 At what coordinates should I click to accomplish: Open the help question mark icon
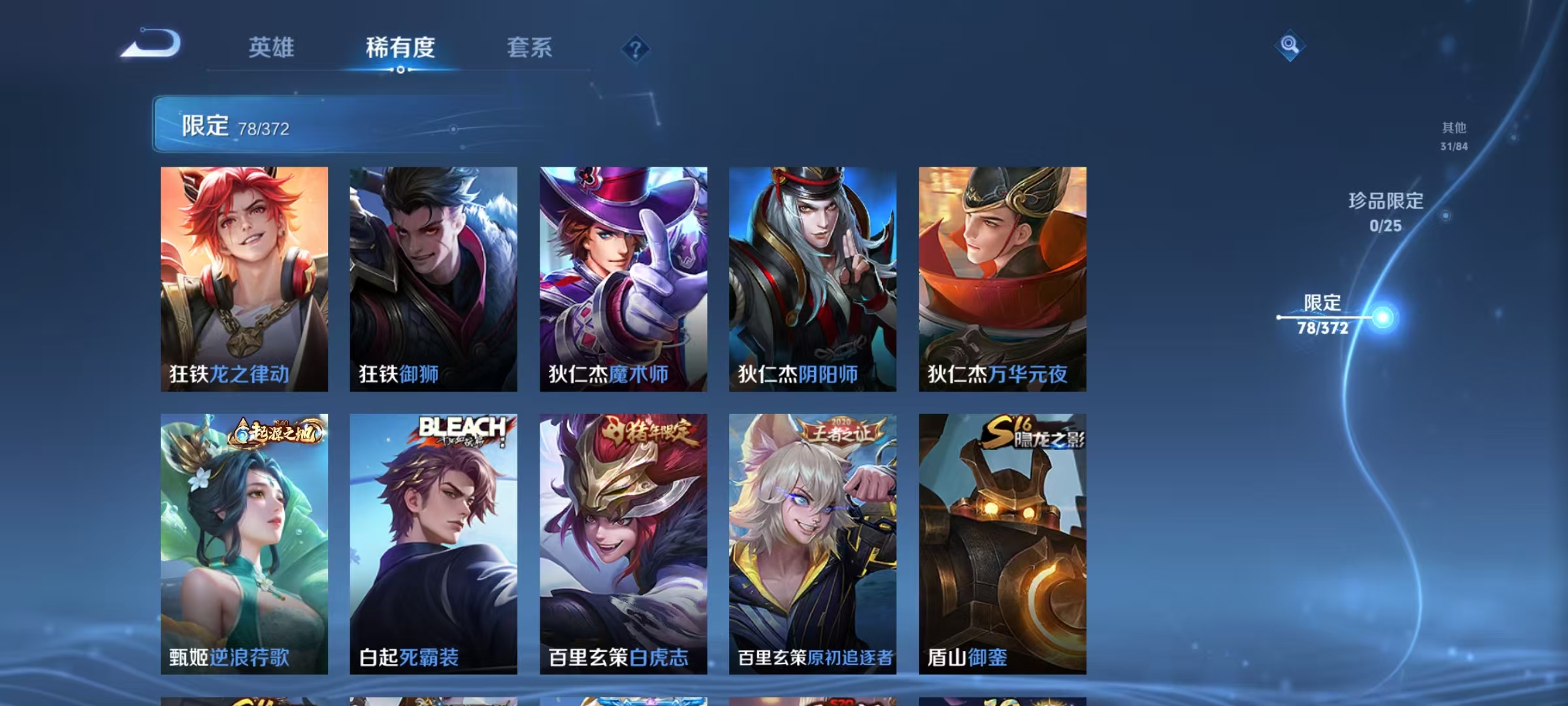click(636, 48)
